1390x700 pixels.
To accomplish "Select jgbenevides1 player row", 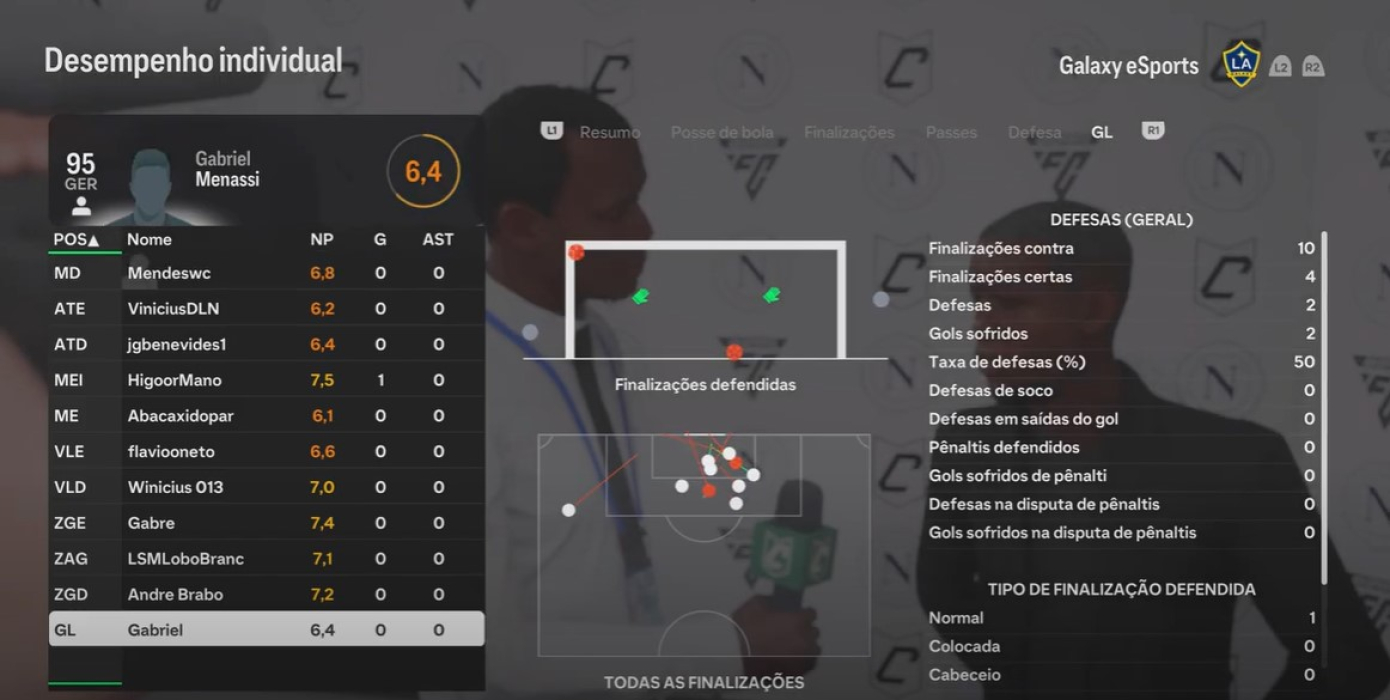I will click(x=266, y=345).
